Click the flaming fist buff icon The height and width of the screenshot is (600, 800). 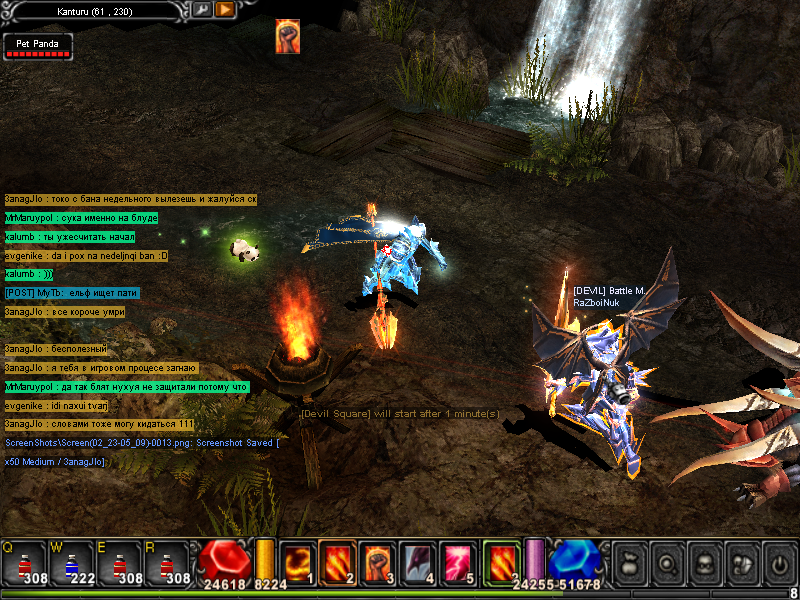tap(288, 36)
